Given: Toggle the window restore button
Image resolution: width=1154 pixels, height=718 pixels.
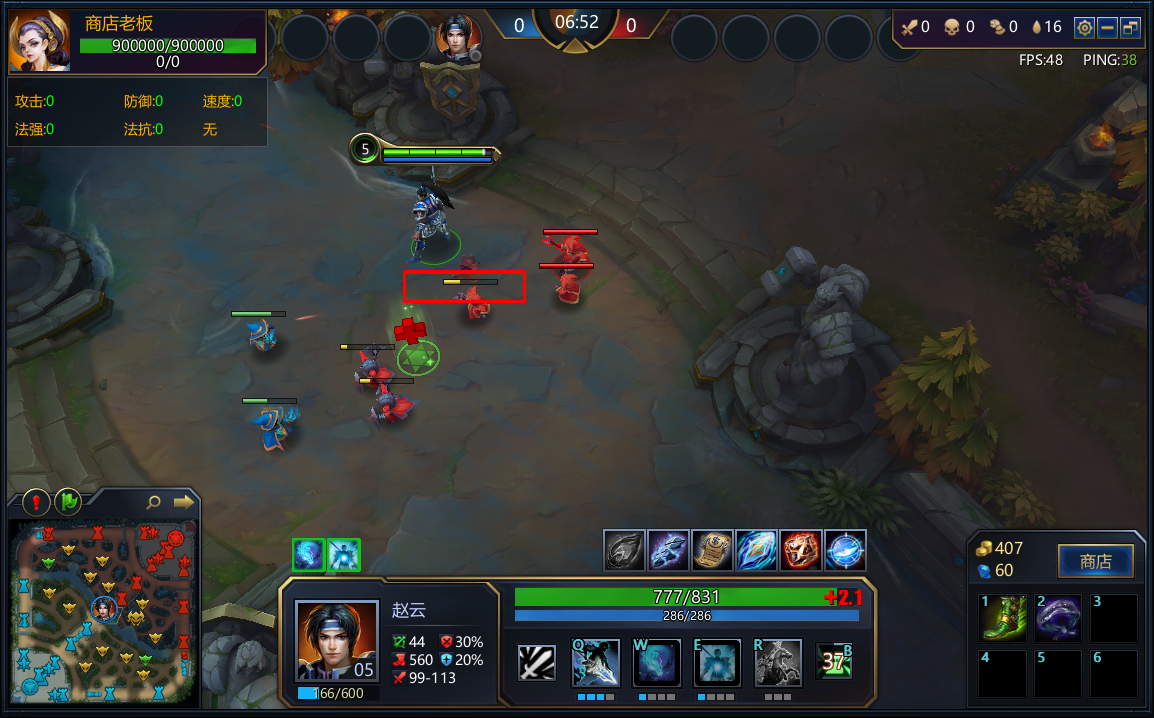Looking at the screenshot, I should click(1130, 28).
